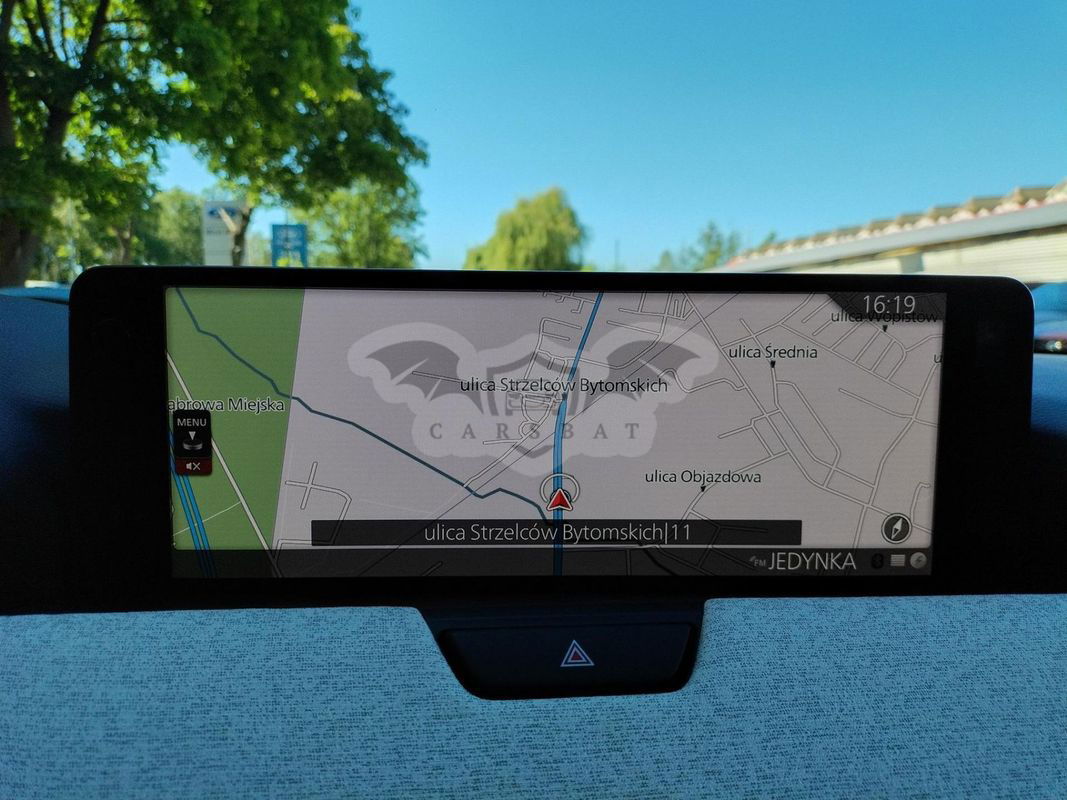Viewport: 1067px width, 800px height.
Task: Select the ulica Strzelców Bytomskich address bar
Action: 556,533
